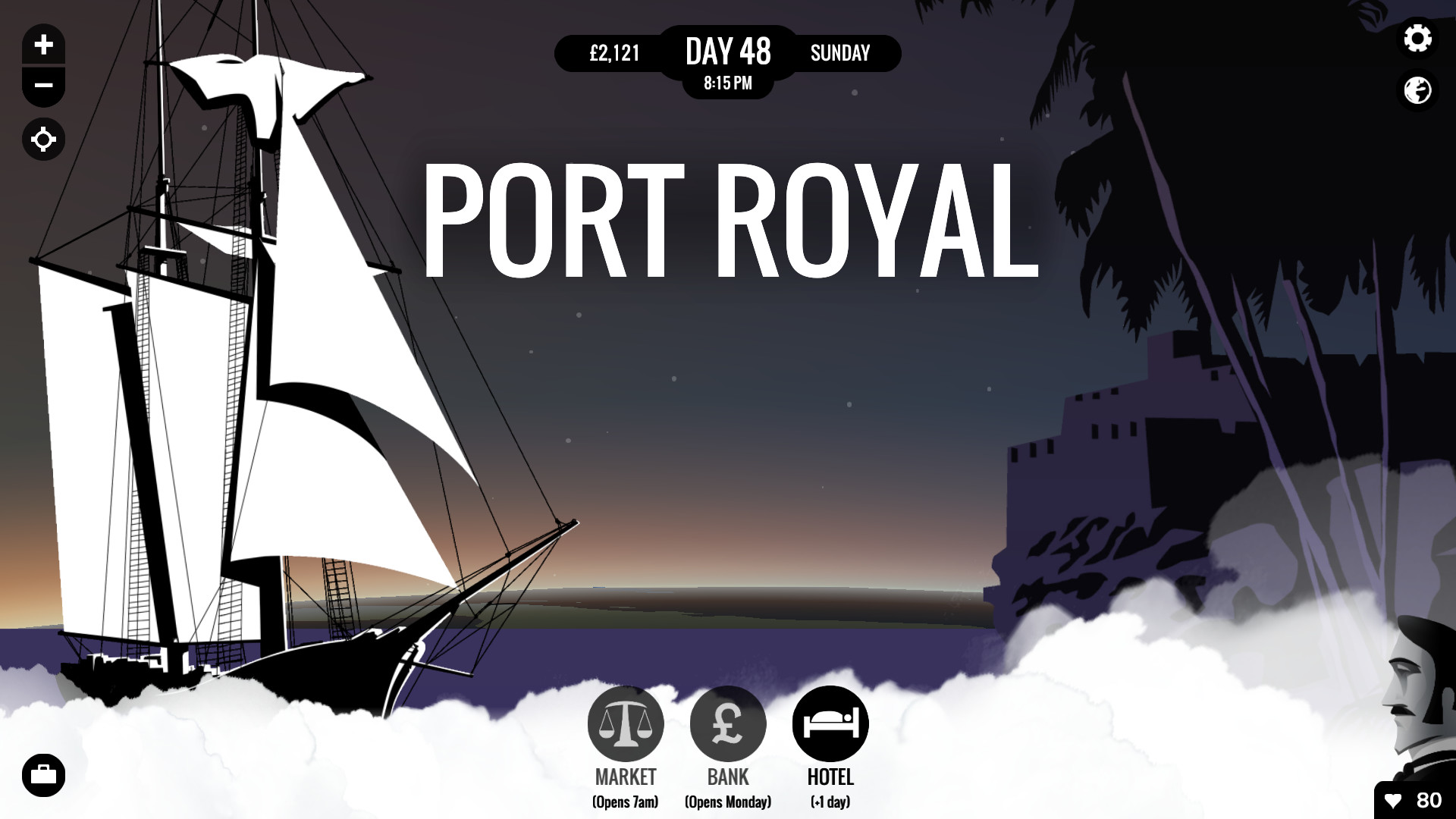Click the 8:15 PM time display
This screenshot has height=819, width=1456.
728,83
